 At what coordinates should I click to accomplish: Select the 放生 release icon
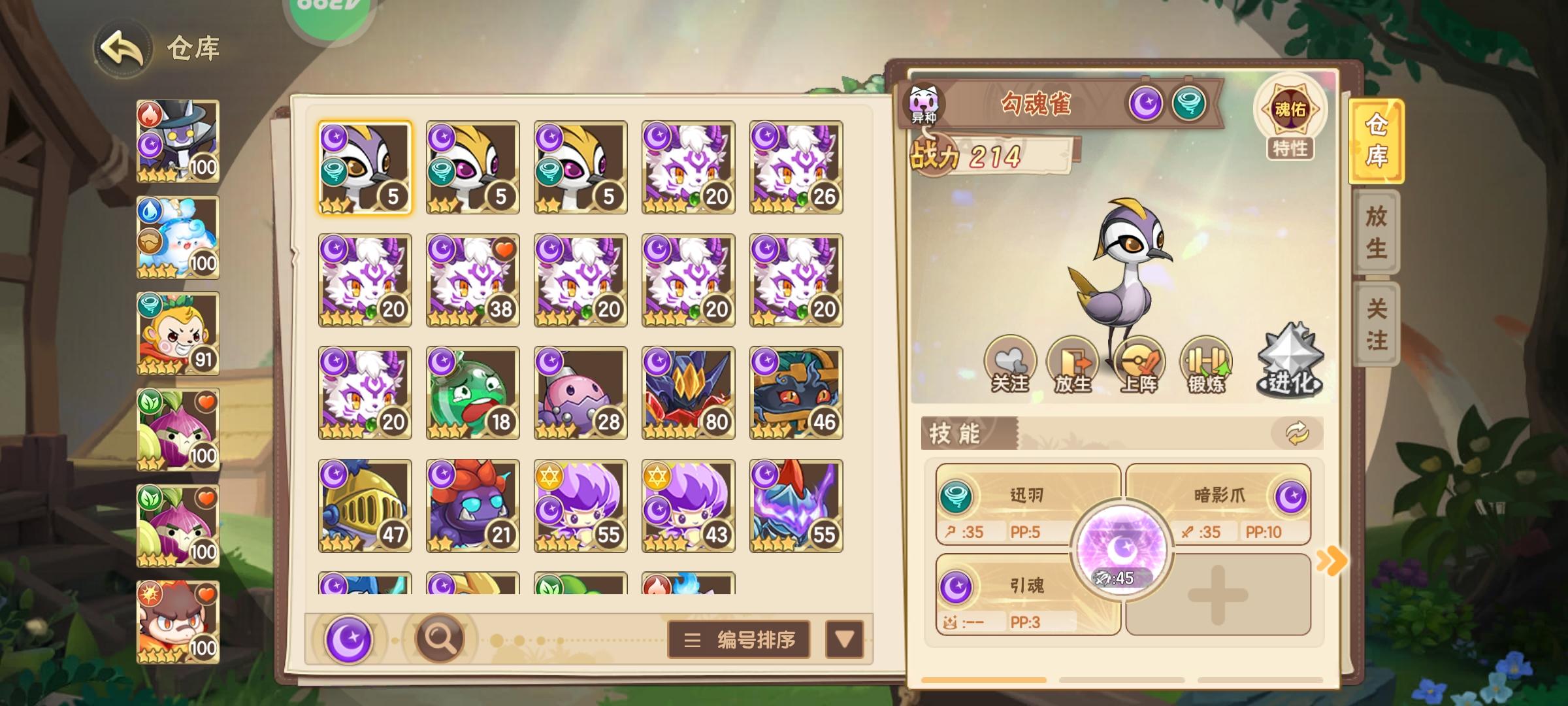tap(1075, 363)
